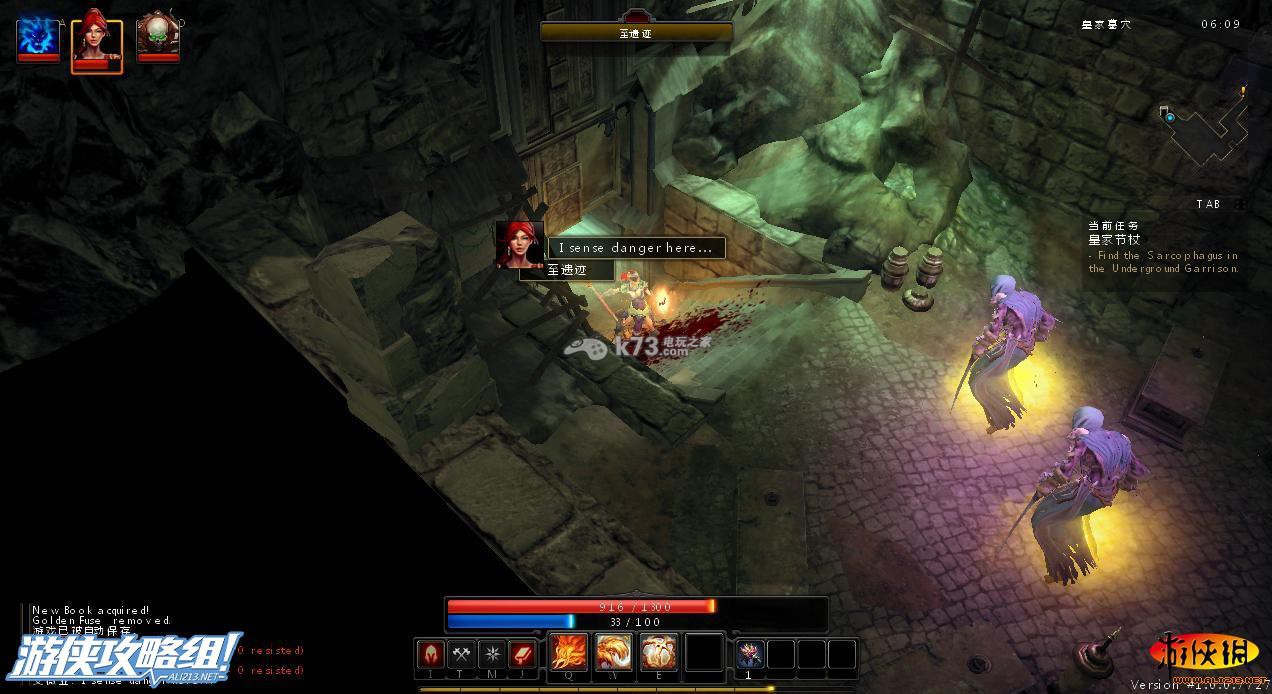
Task: Open the red journal book icon
Action: [522, 654]
